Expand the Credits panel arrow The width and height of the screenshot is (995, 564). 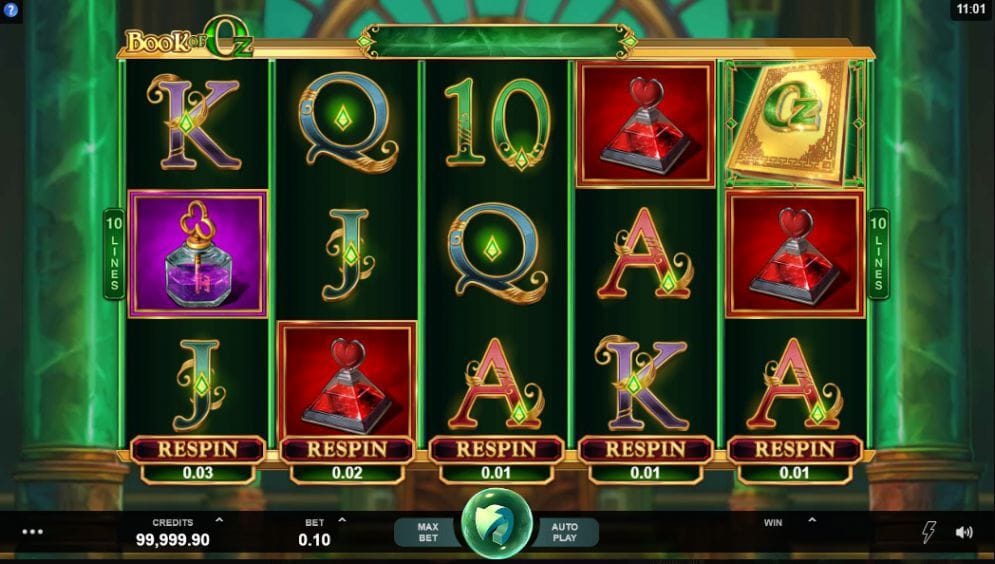pyautogui.click(x=219, y=520)
